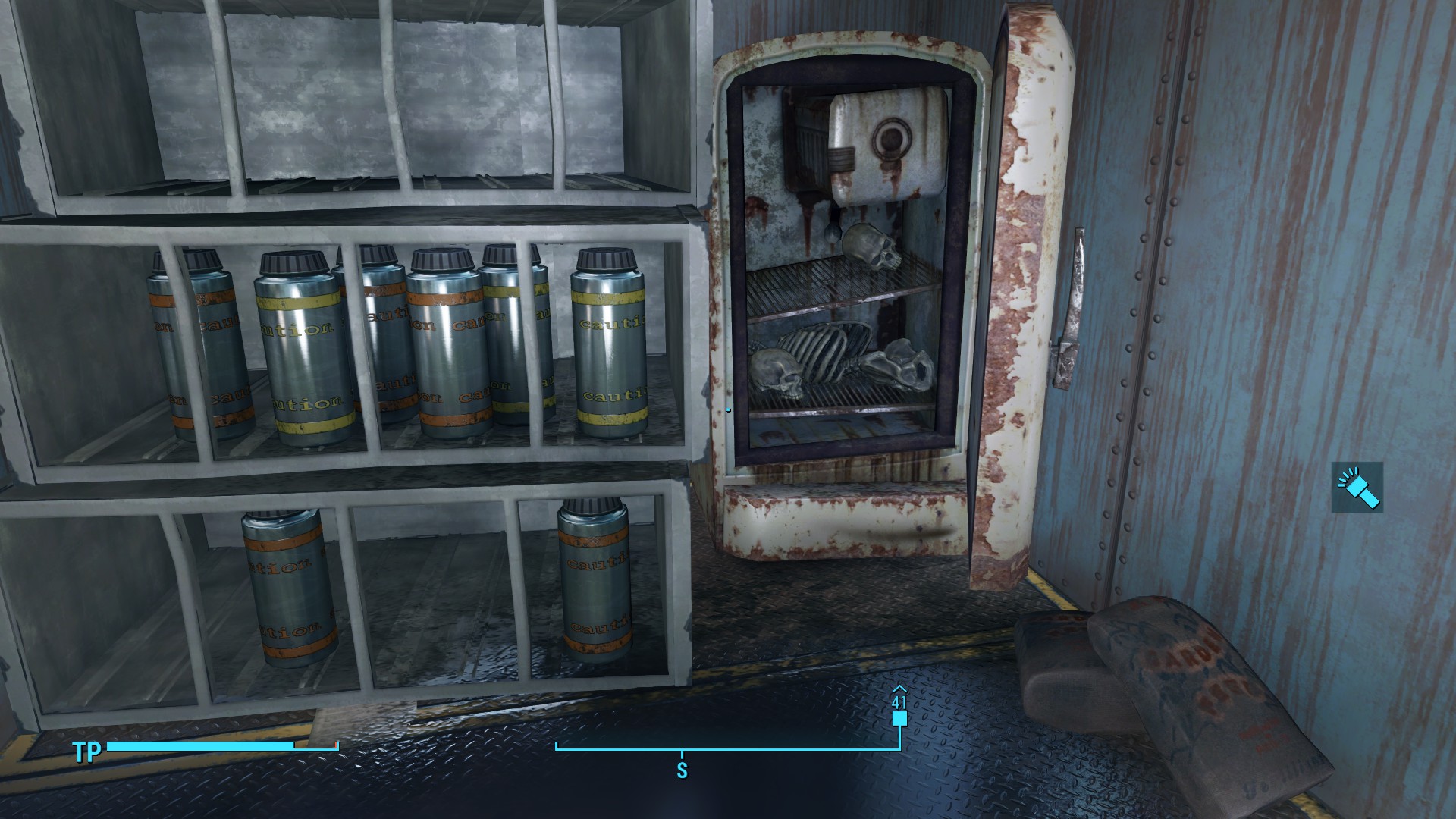
Task: Toggle the flashlight icon
Action: pos(1357,487)
